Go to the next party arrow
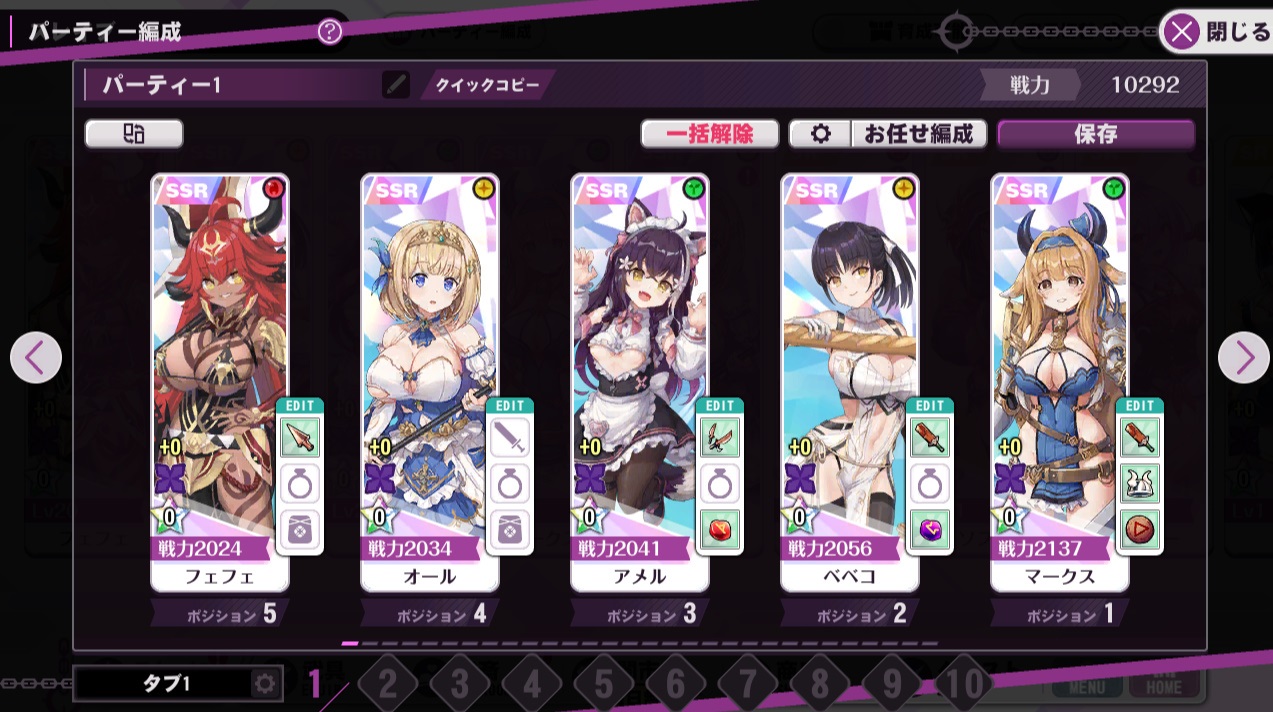The width and height of the screenshot is (1273, 712). (1243, 357)
